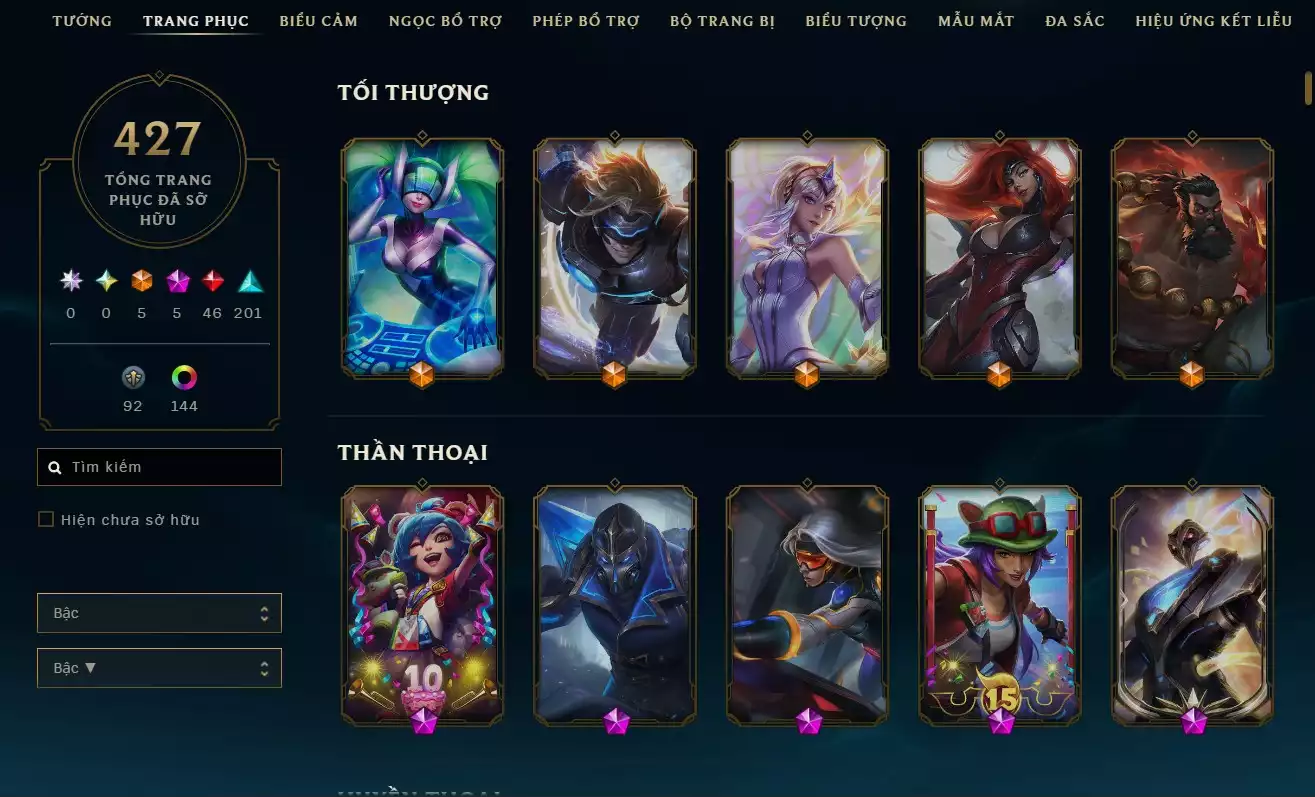Select the Elementalist Lux skin card
Screen dimensions: 1315x797
806,257
